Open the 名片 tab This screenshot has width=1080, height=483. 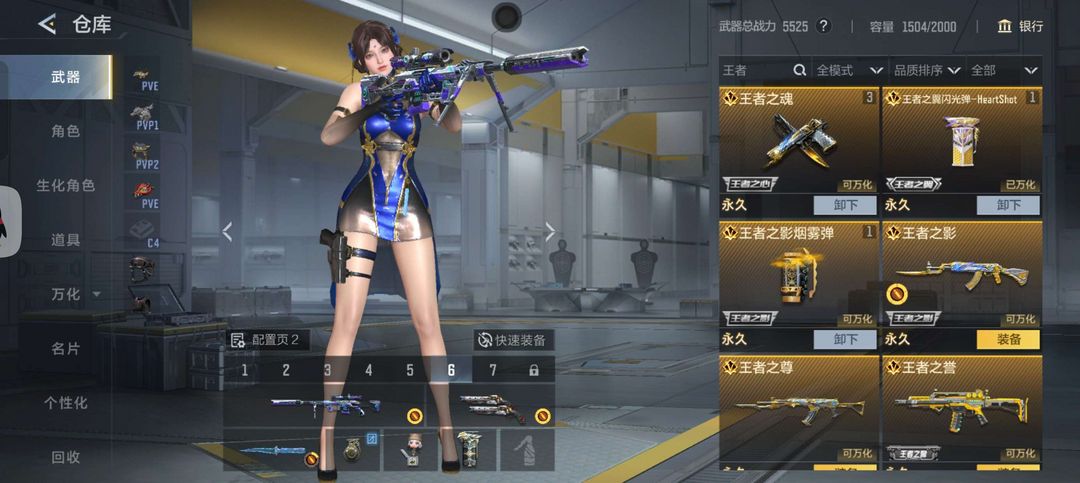(66, 349)
